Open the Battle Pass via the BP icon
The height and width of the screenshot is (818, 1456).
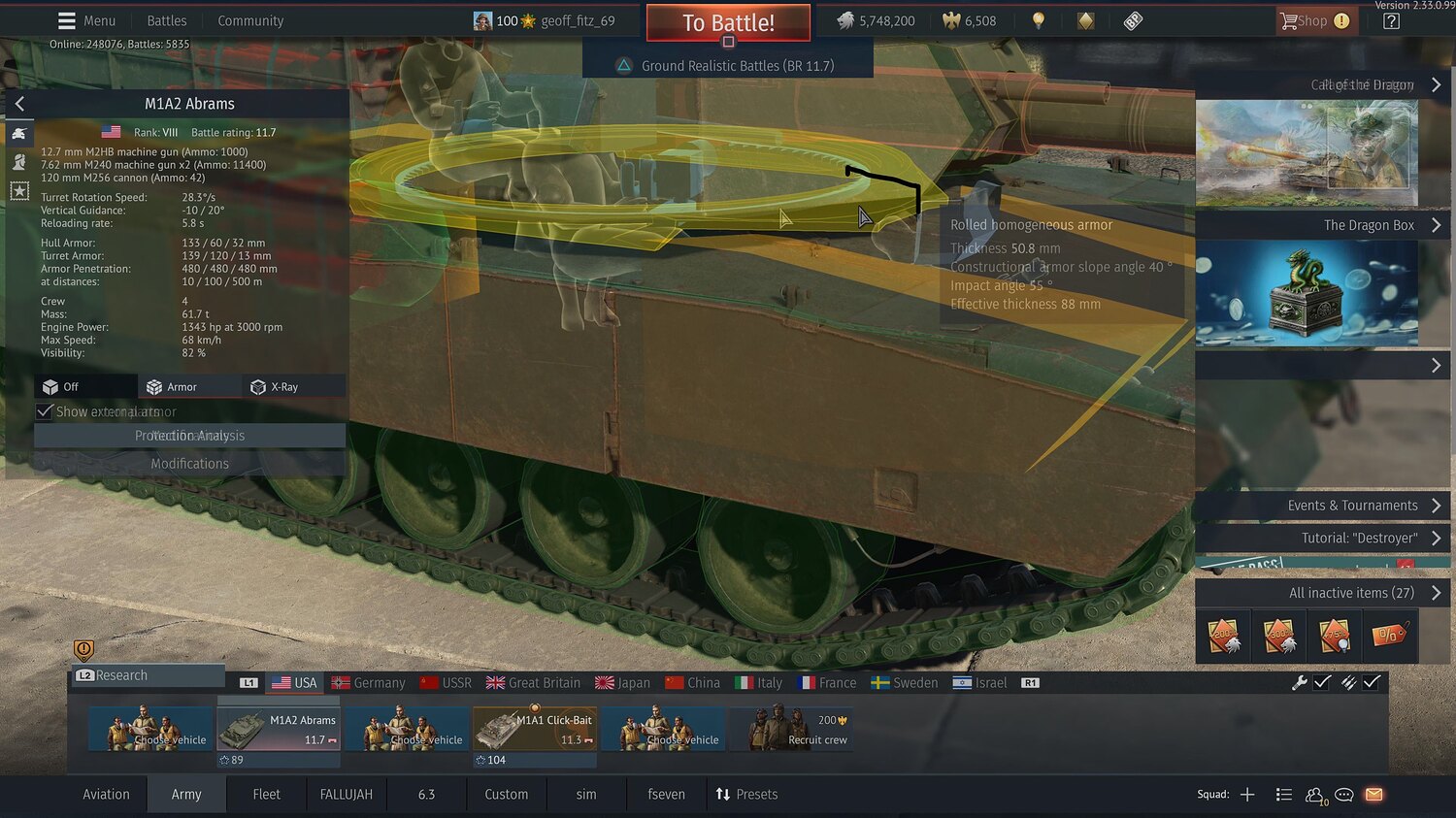click(x=1132, y=20)
